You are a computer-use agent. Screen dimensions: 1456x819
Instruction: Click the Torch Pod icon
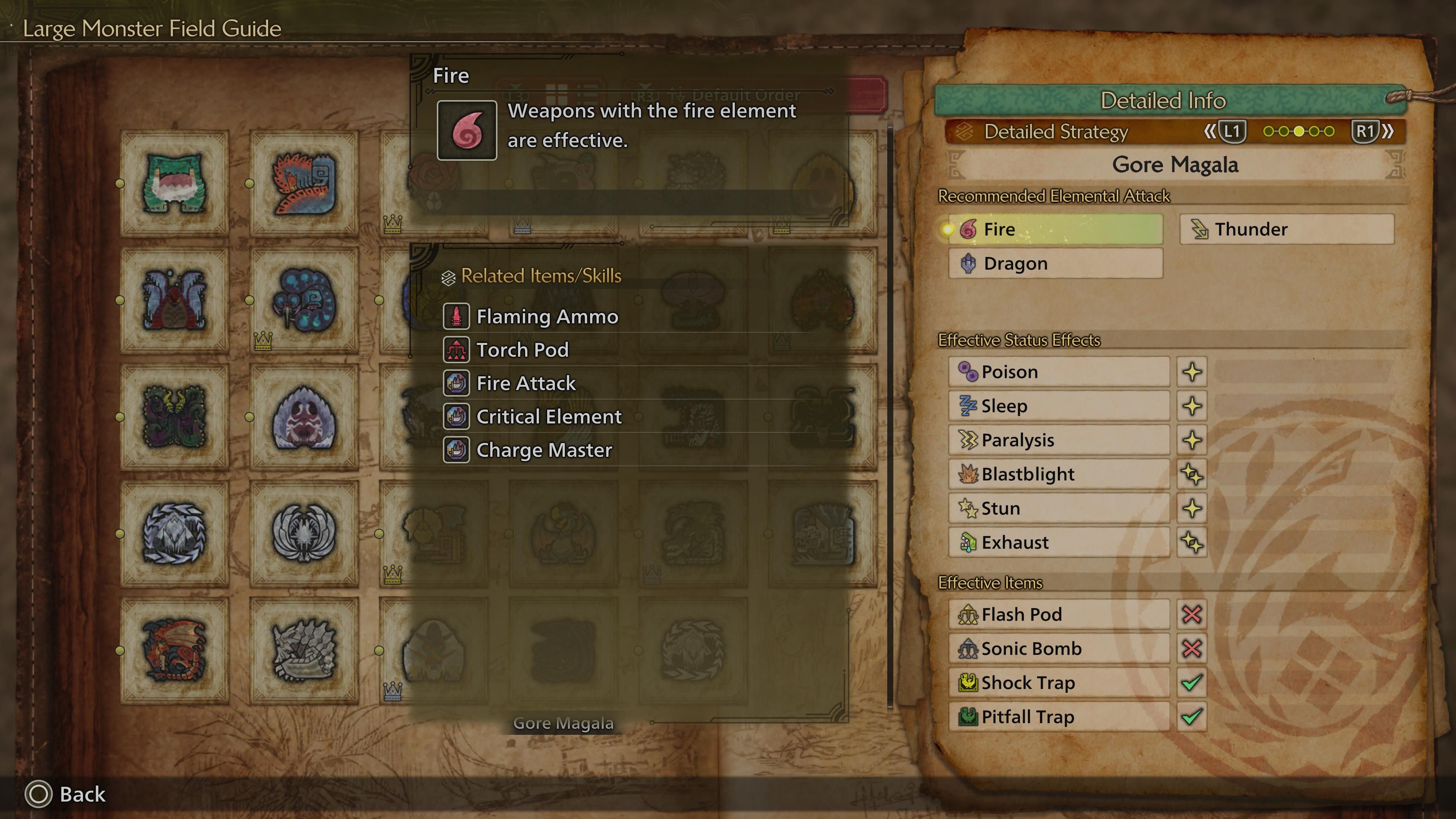(x=457, y=349)
